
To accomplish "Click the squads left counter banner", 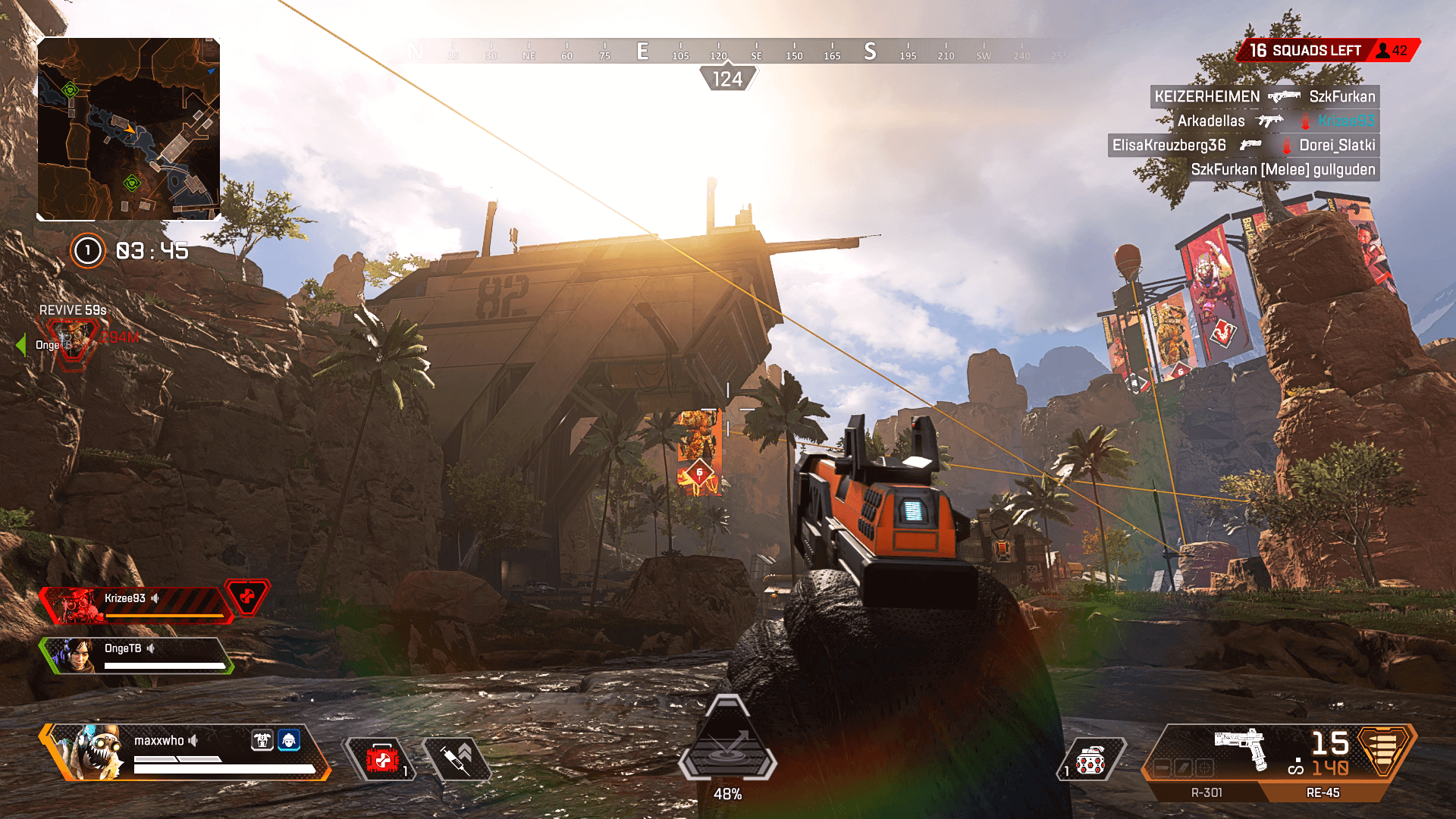I will 1327,51.
